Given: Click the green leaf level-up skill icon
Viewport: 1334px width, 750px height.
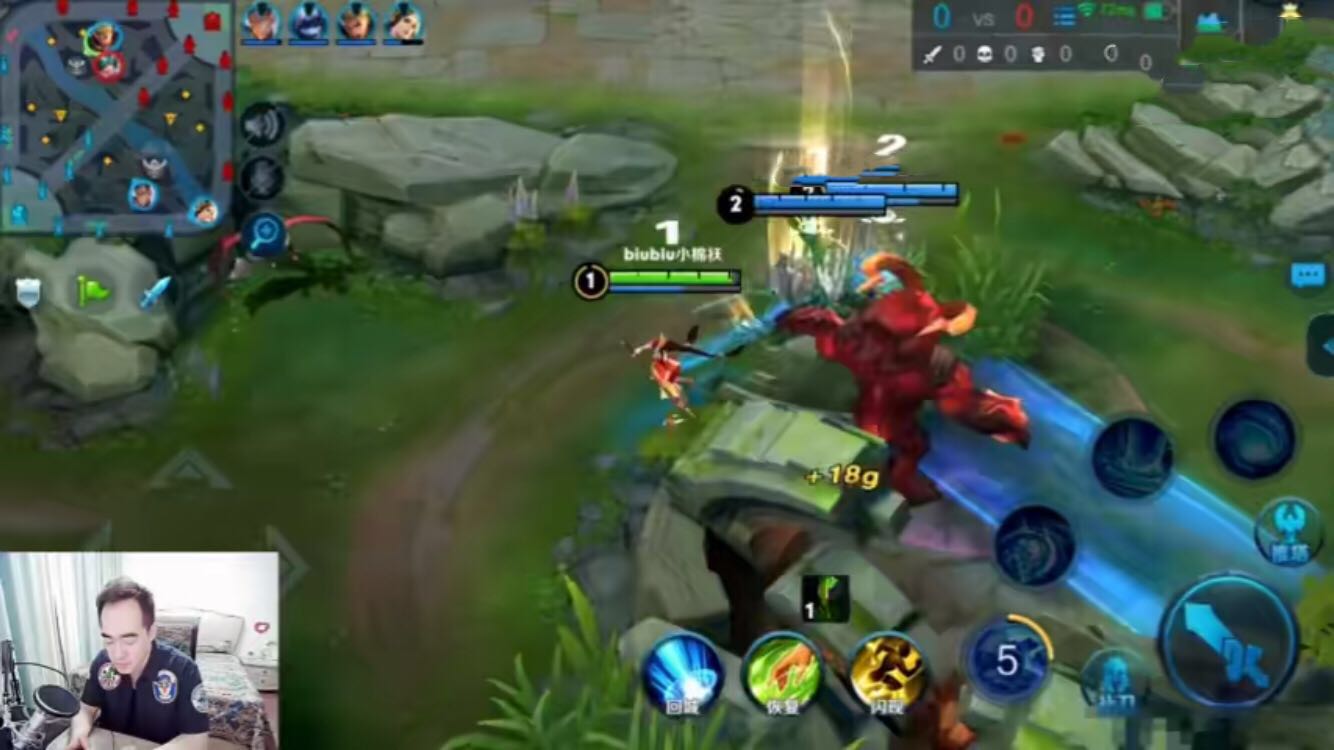Looking at the screenshot, I should (825, 598).
